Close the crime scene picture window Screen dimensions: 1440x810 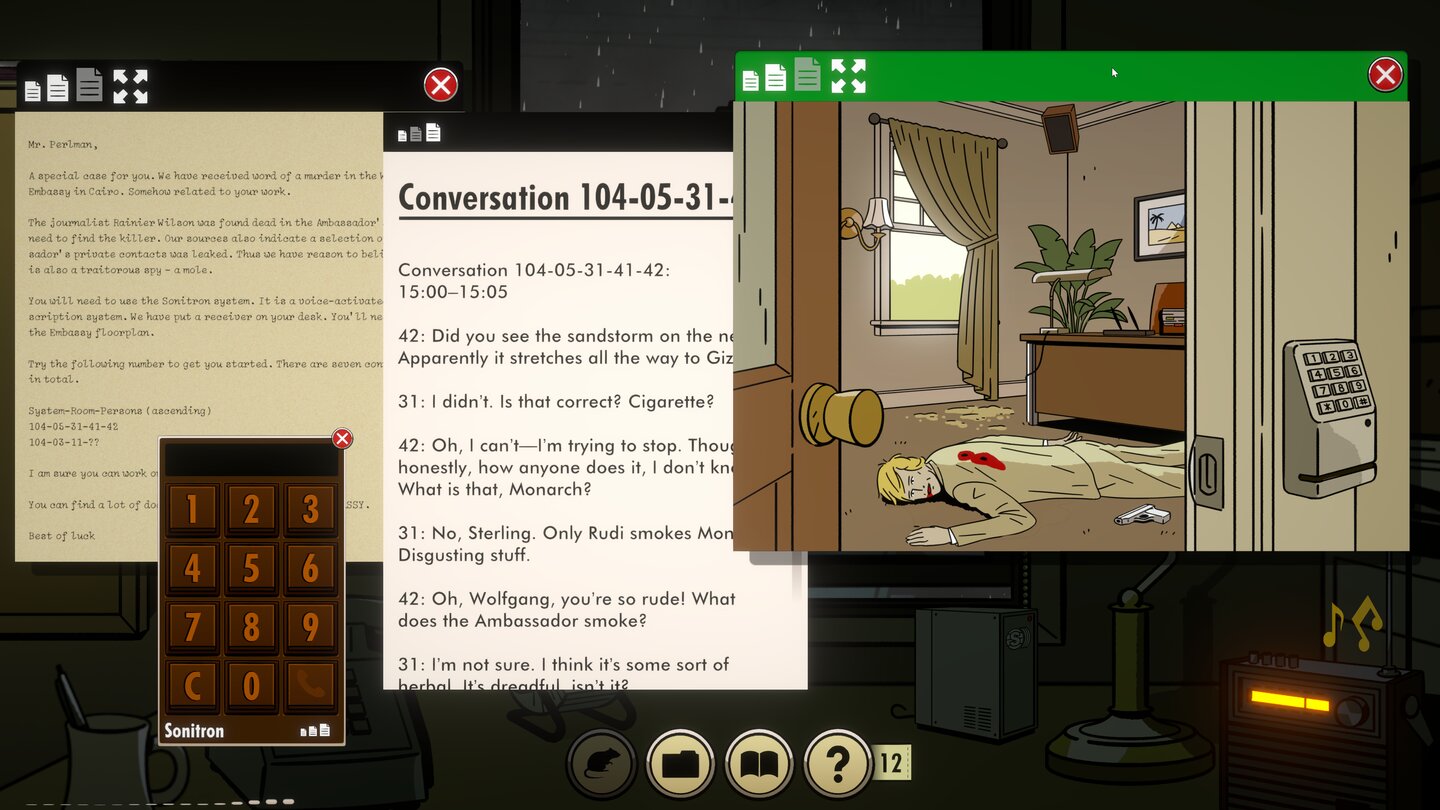pos(1385,75)
